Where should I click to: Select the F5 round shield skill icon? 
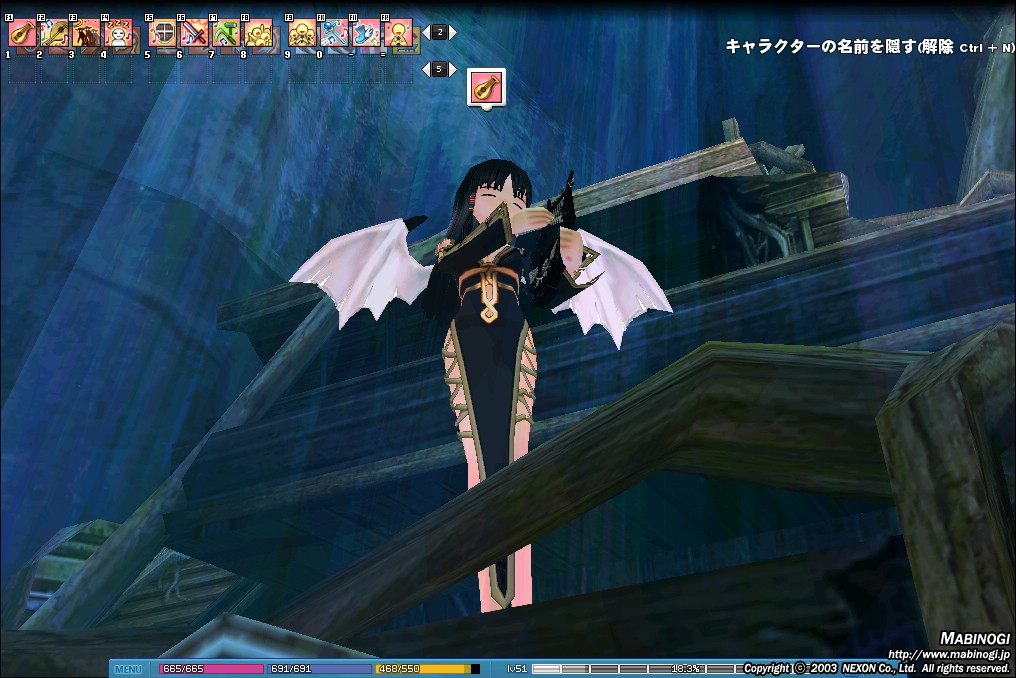point(162,33)
